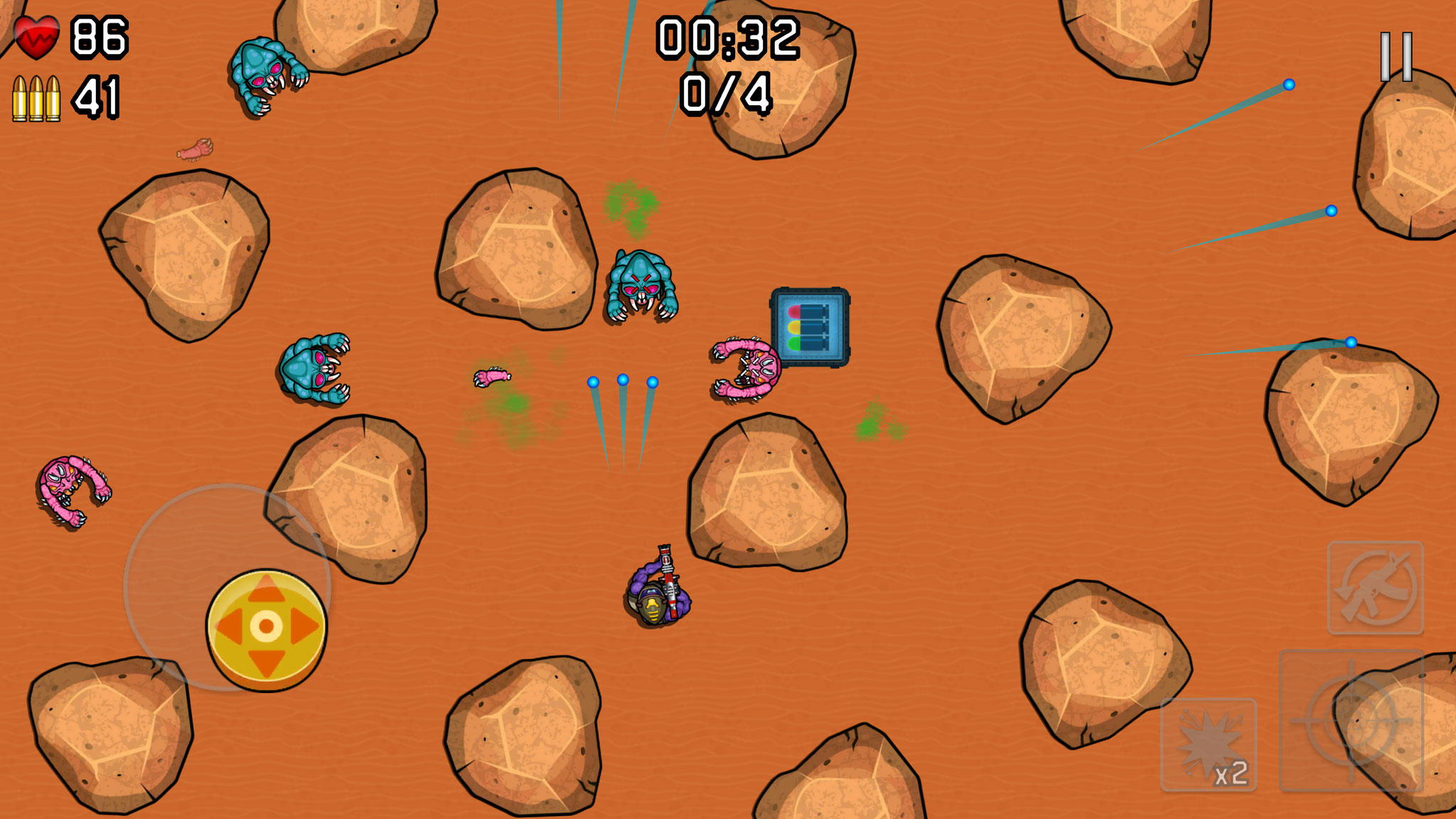Screen dimensions: 1456x819
Task: Tap the teal alien in the top left
Action: (263, 75)
